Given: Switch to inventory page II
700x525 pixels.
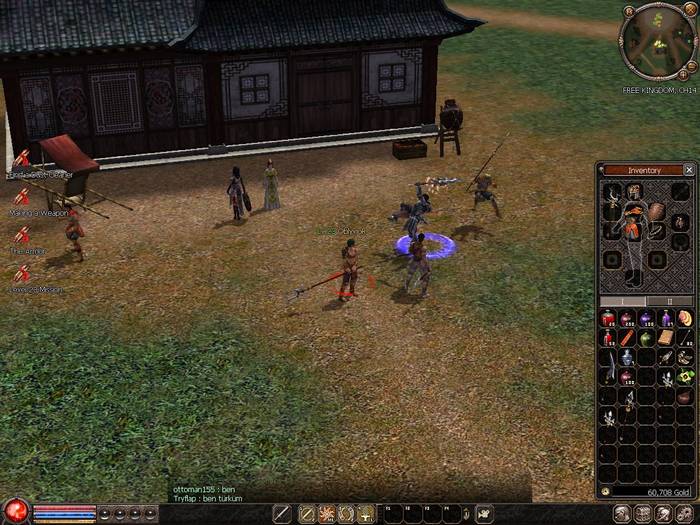Looking at the screenshot, I should [x=670, y=301].
